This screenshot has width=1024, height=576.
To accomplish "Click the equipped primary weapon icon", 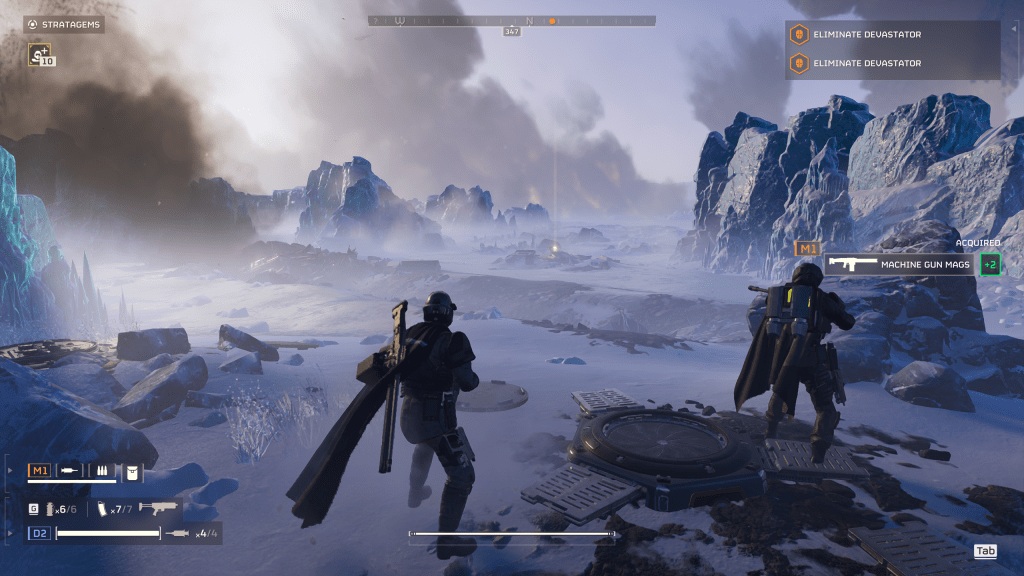I will (x=158, y=508).
